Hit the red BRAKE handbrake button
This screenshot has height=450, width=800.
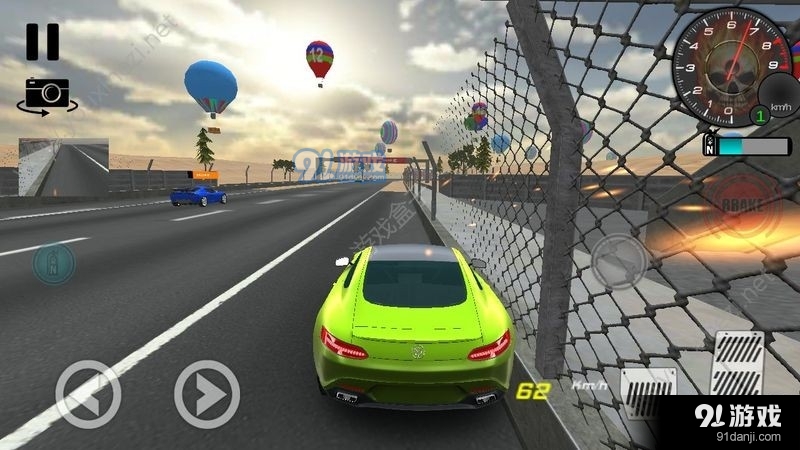tap(739, 205)
